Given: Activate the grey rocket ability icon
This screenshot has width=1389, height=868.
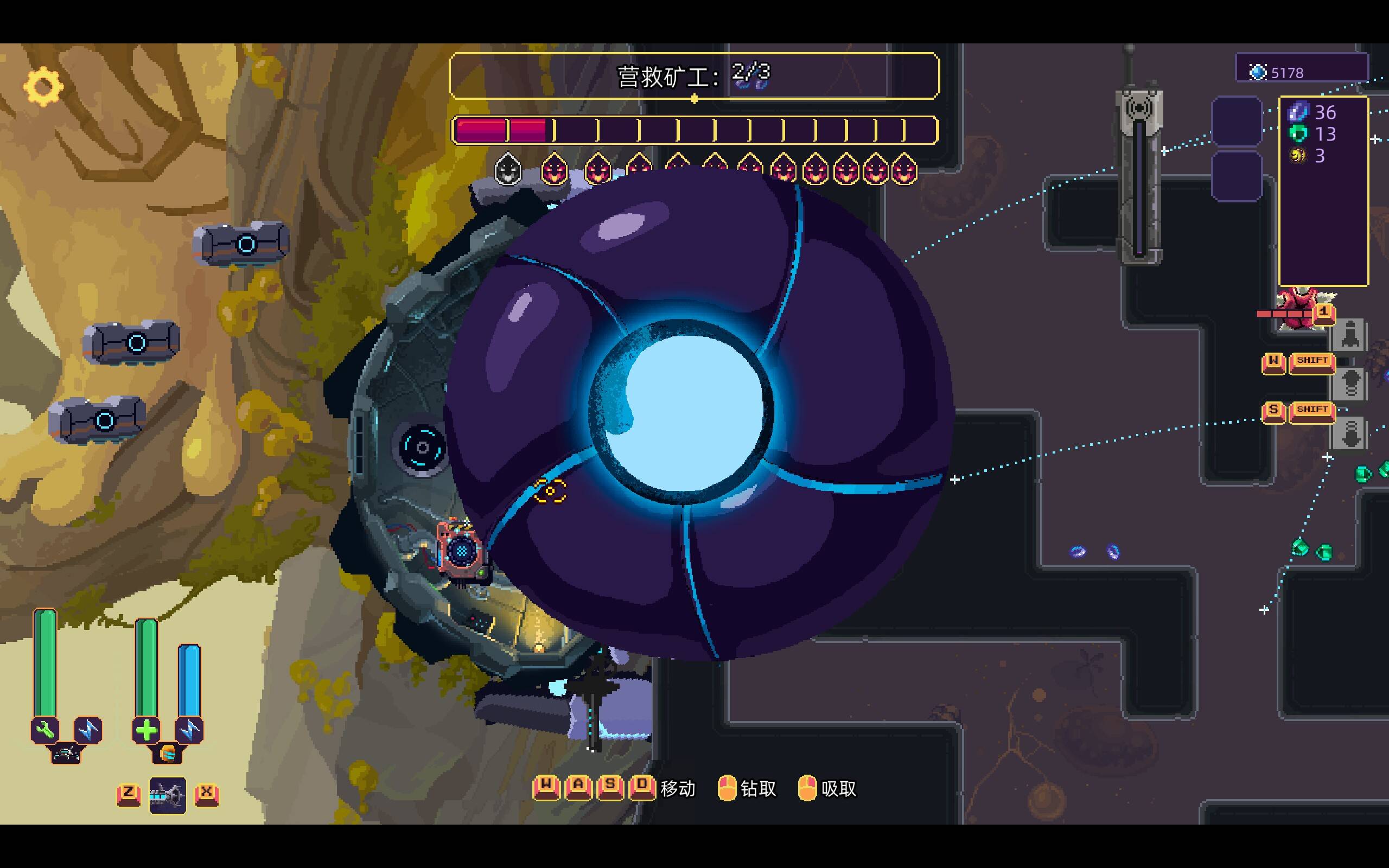Looking at the screenshot, I should (x=1349, y=334).
